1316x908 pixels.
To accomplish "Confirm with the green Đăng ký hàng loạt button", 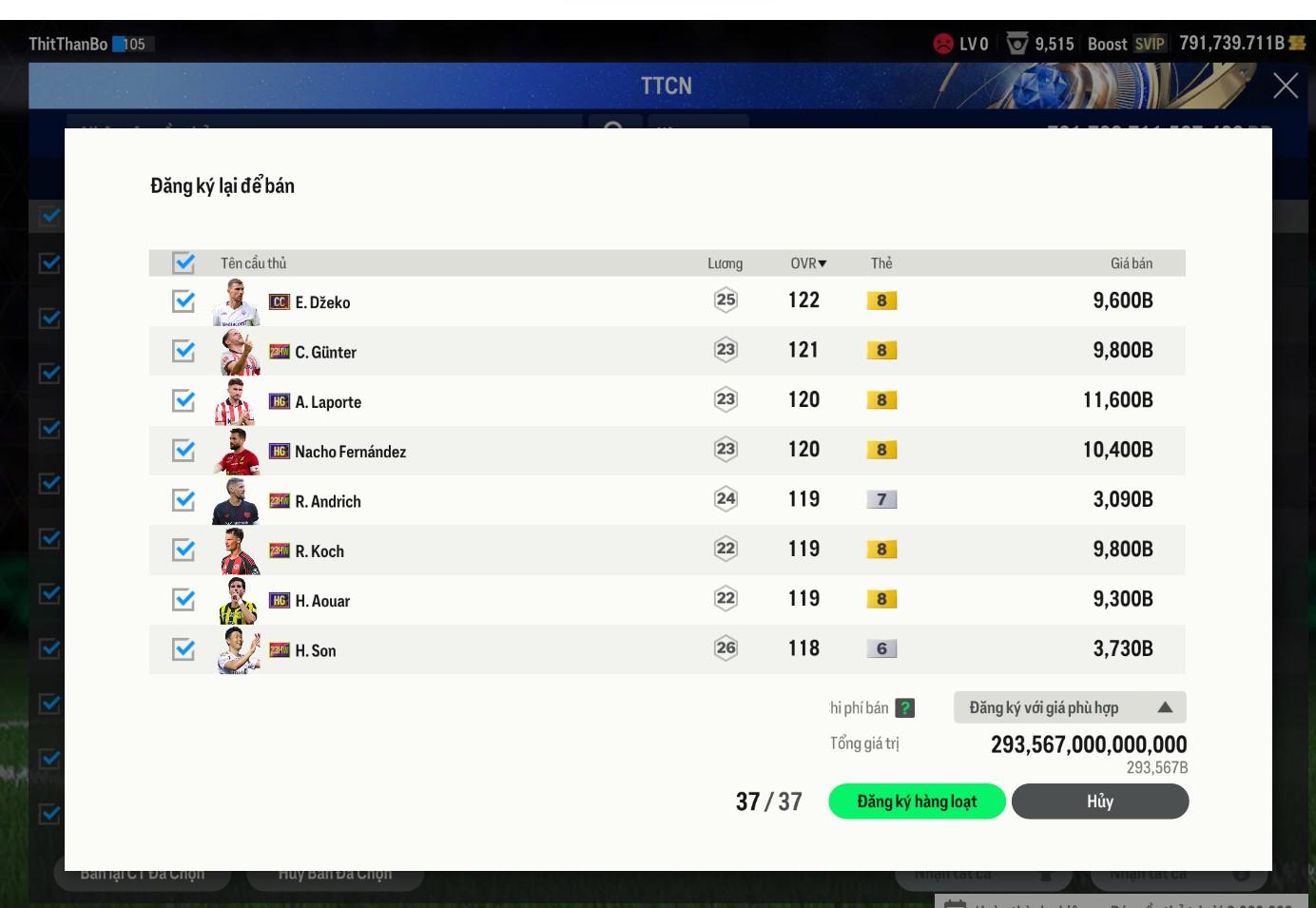I will coord(917,802).
